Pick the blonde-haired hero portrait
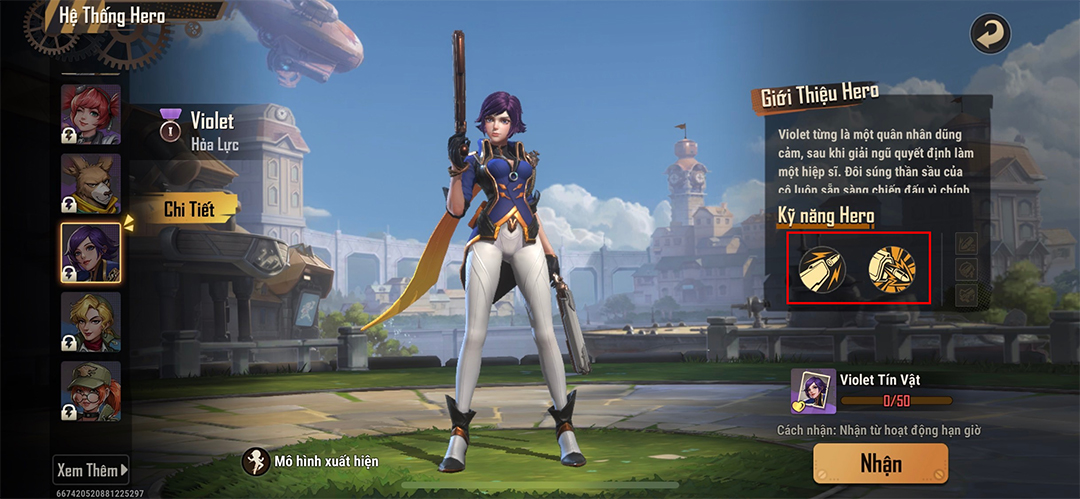The height and width of the screenshot is (499, 1080). (x=91, y=321)
